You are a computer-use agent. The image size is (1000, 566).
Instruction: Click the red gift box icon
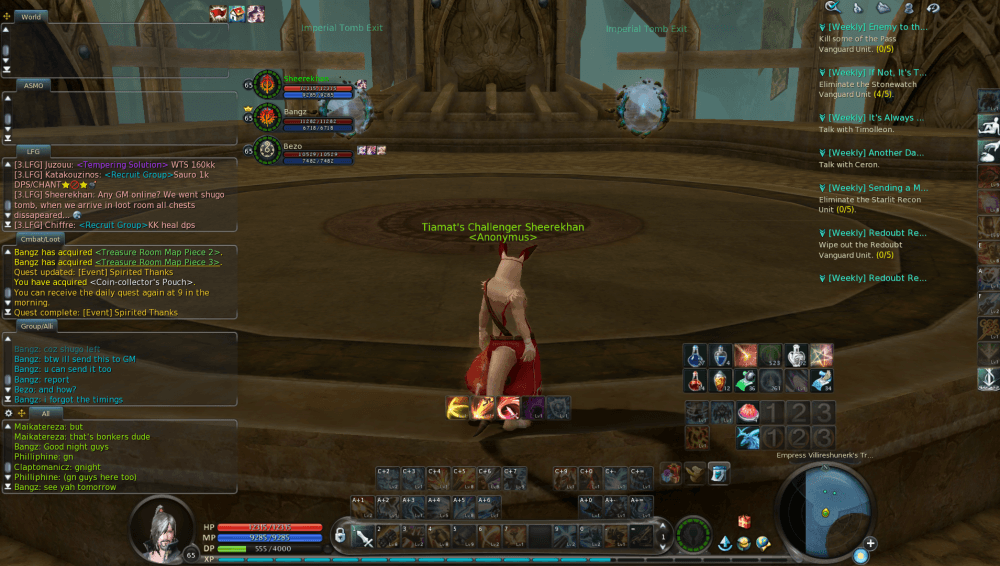click(x=743, y=521)
